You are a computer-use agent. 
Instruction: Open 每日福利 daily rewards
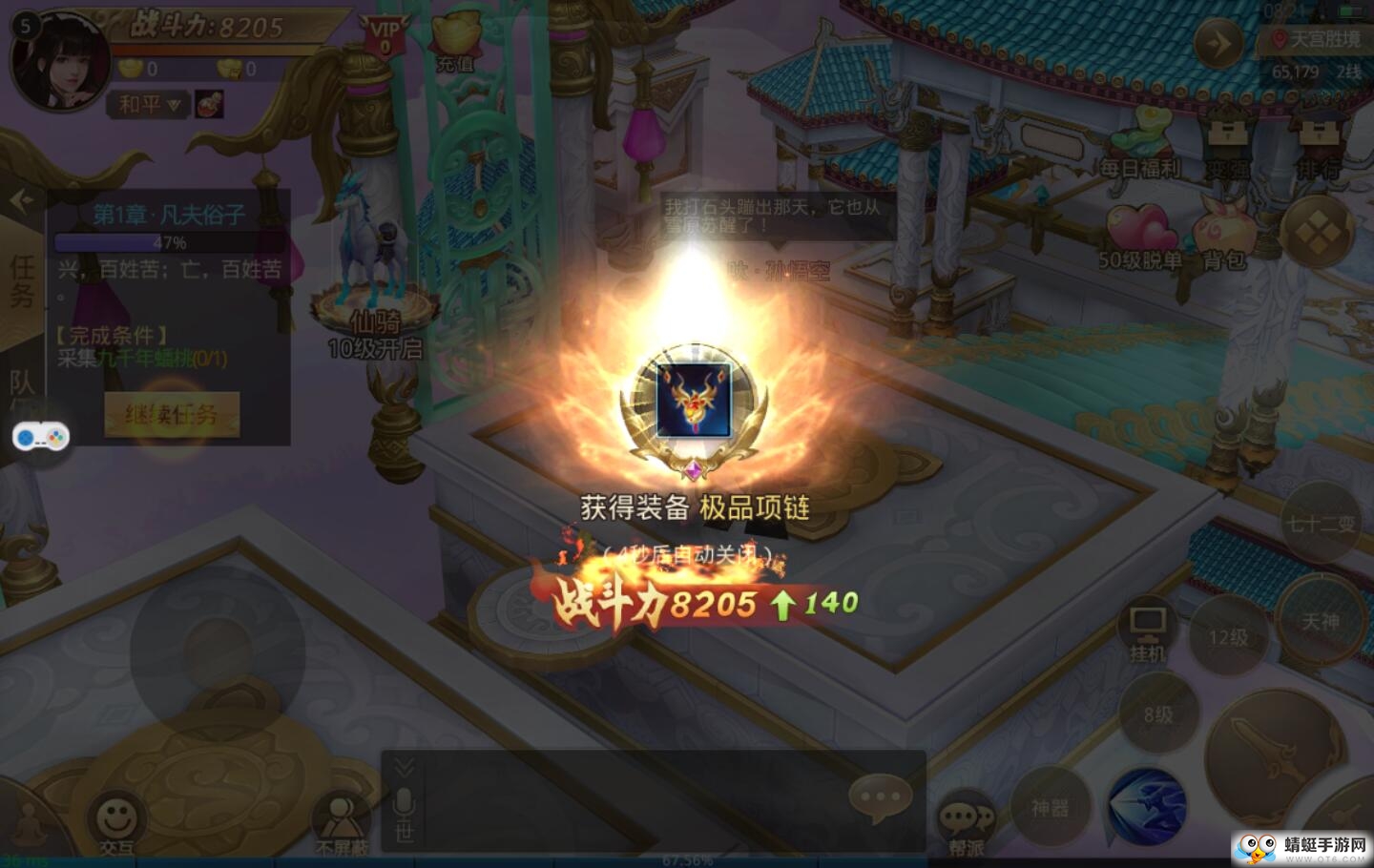(x=1140, y=145)
